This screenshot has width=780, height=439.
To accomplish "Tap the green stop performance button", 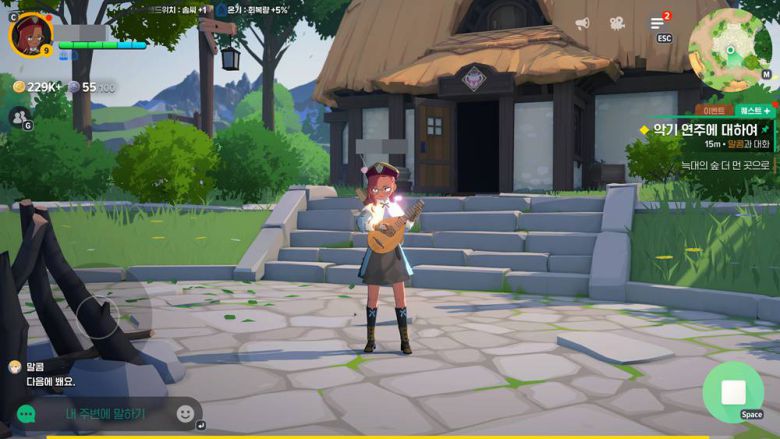I will (733, 391).
